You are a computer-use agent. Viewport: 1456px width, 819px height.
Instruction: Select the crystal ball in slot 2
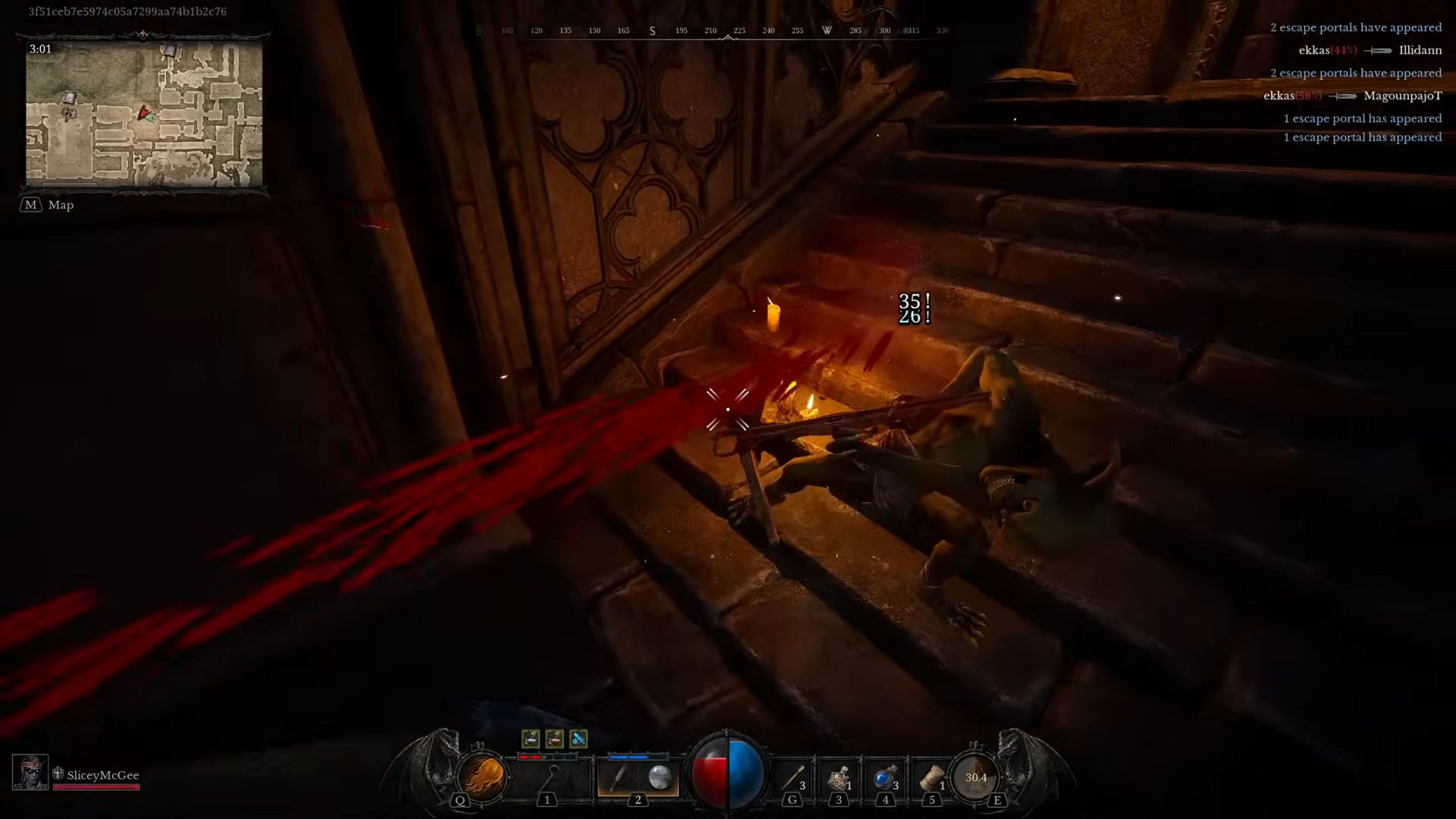(x=660, y=777)
